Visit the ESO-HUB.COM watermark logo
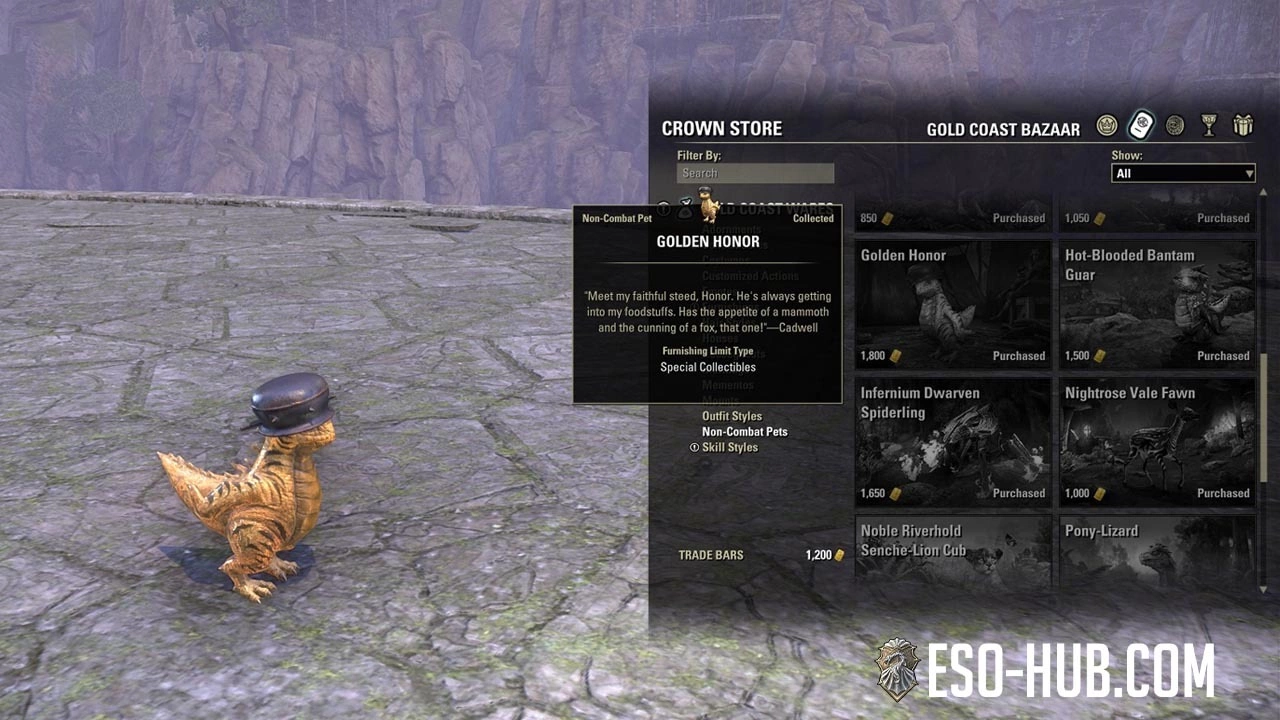The height and width of the screenshot is (720, 1280). pos(1044,670)
